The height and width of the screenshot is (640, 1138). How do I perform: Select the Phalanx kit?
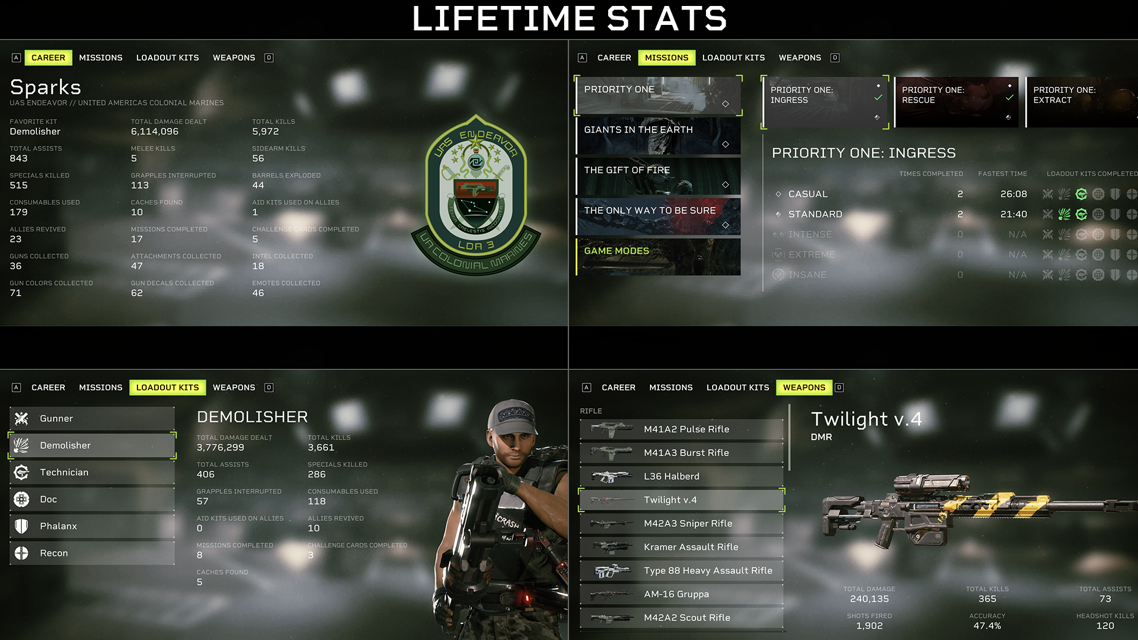pyautogui.click(x=92, y=526)
